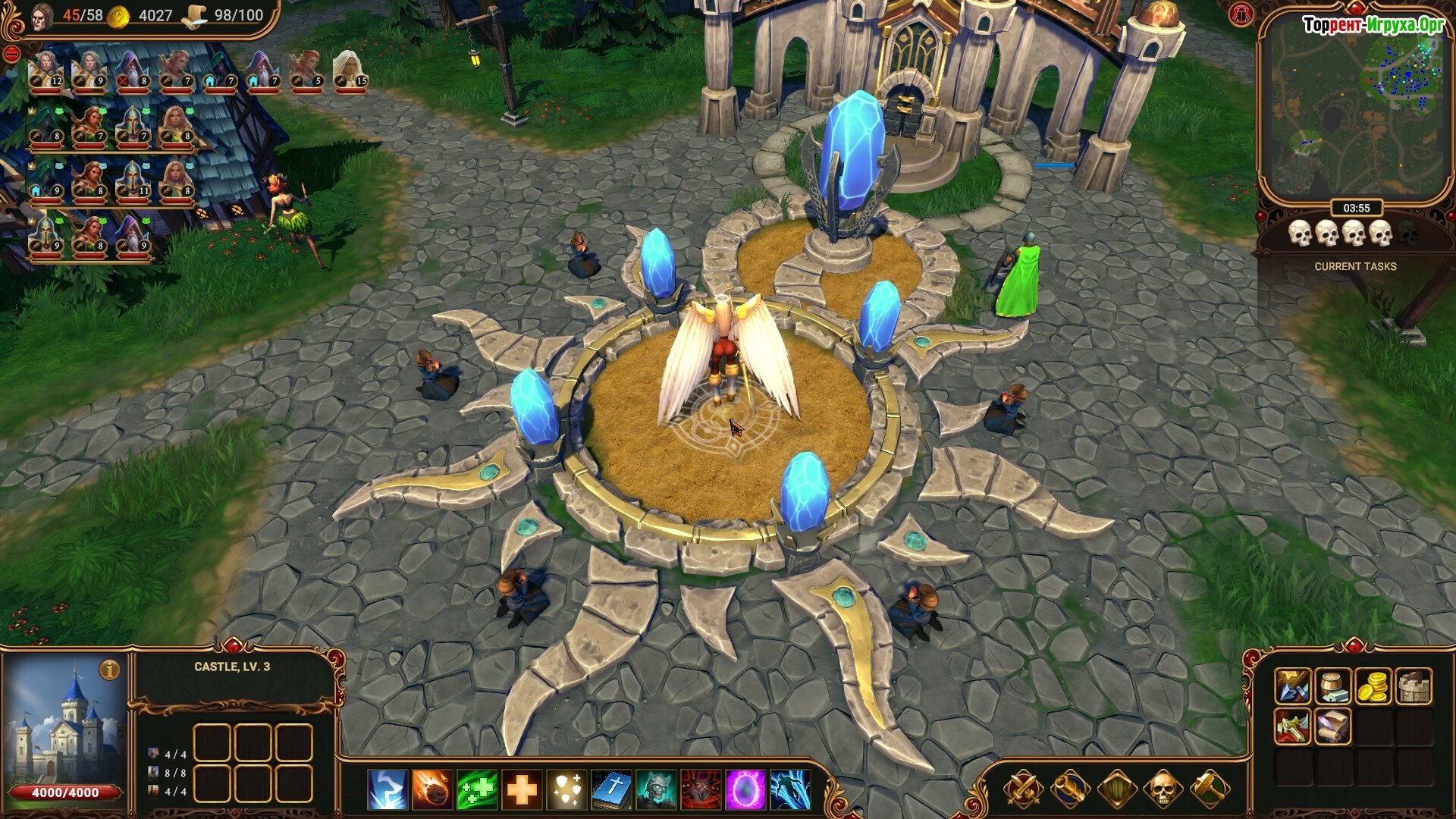Set an attack flag with crossed swords

pyautogui.click(x=1023, y=789)
